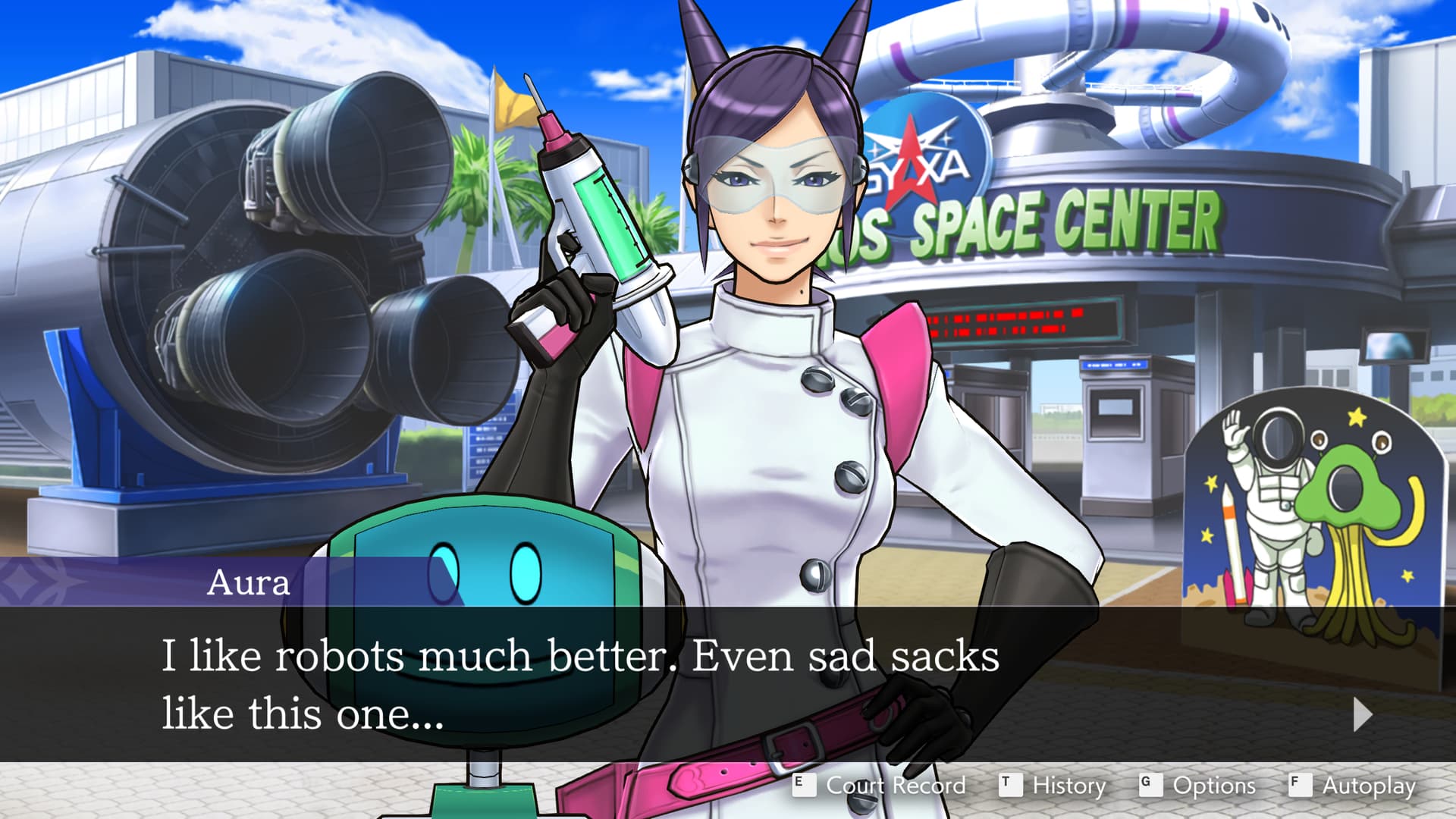This screenshot has width=1456, height=819.
Task: Open the Court Record
Action: point(880,785)
